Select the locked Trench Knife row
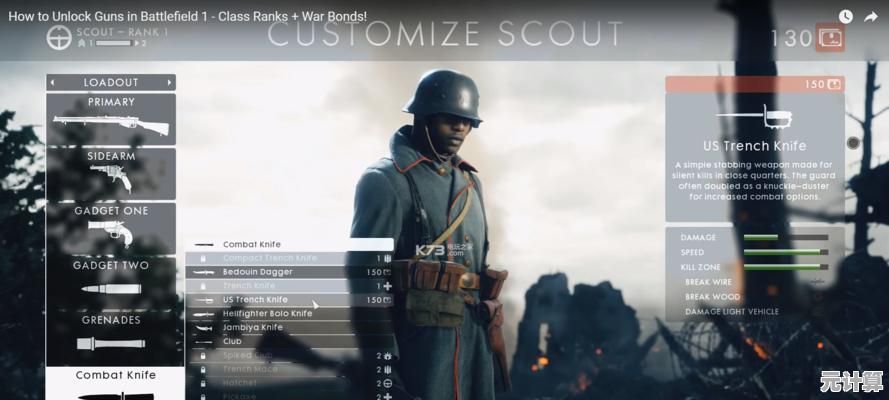 [x=288, y=286]
